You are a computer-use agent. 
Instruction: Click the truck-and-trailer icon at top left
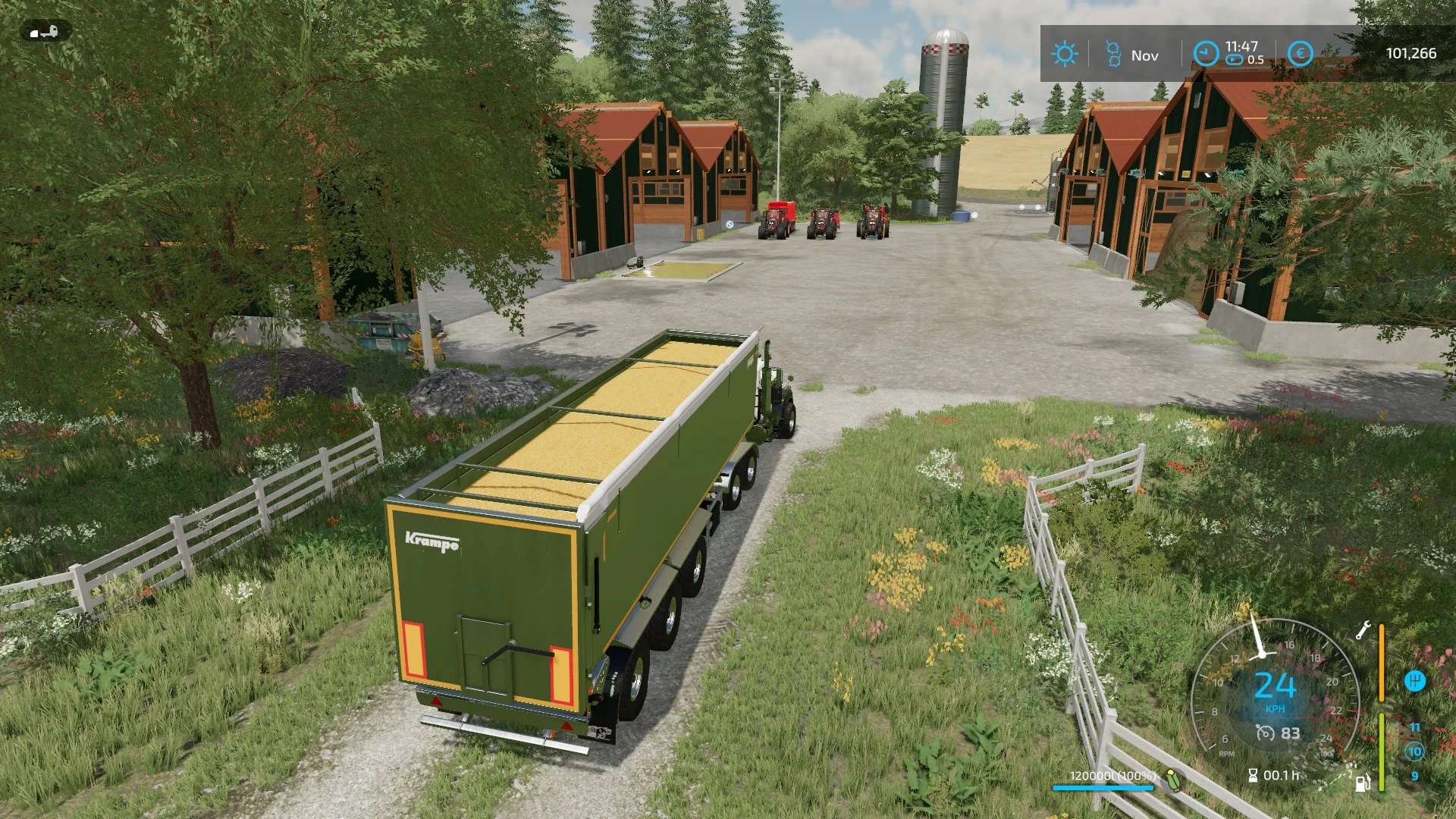tap(45, 32)
